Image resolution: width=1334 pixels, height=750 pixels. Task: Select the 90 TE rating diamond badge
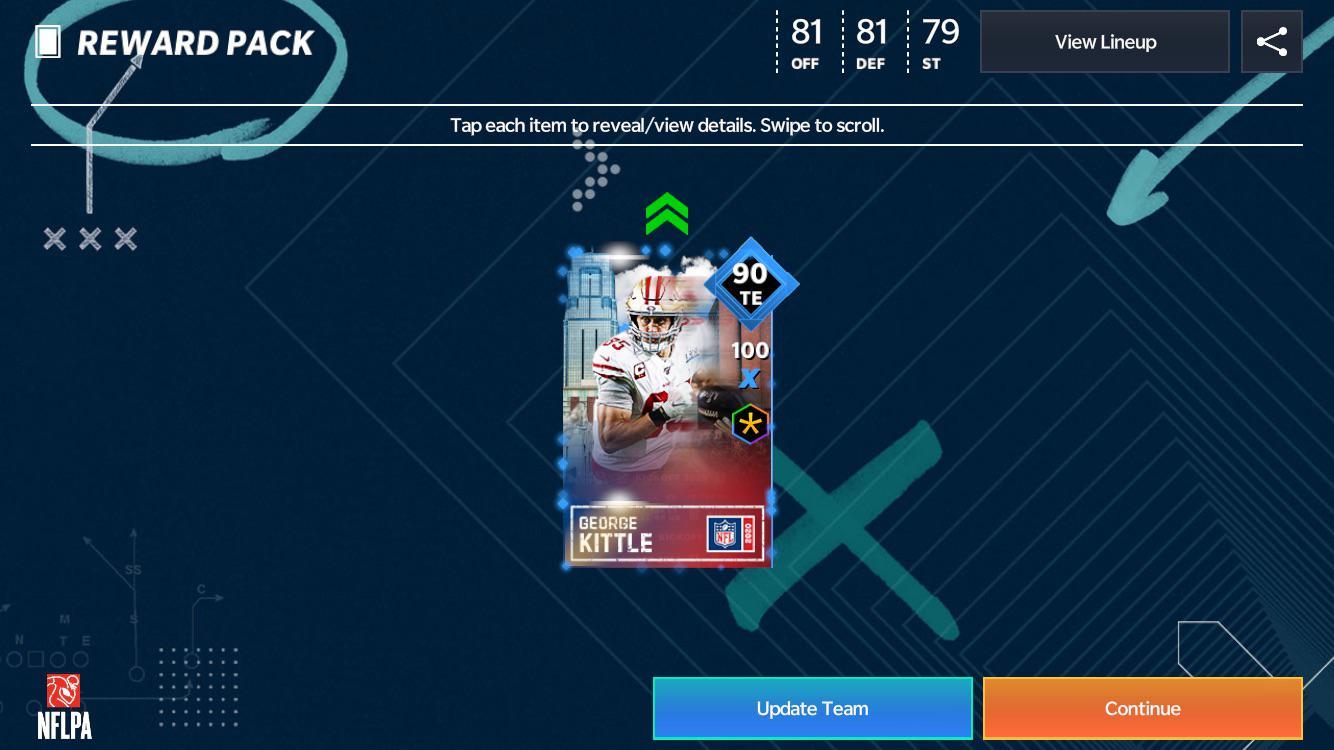click(x=751, y=283)
